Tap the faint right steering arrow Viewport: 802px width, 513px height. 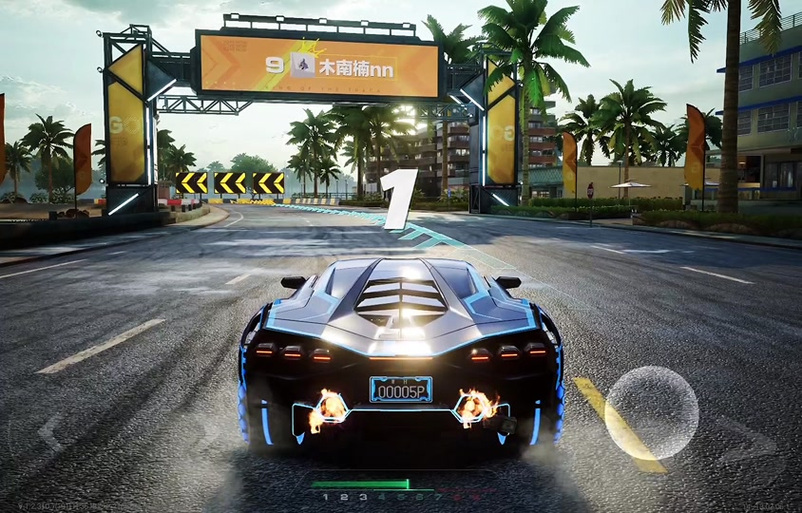tap(748, 437)
